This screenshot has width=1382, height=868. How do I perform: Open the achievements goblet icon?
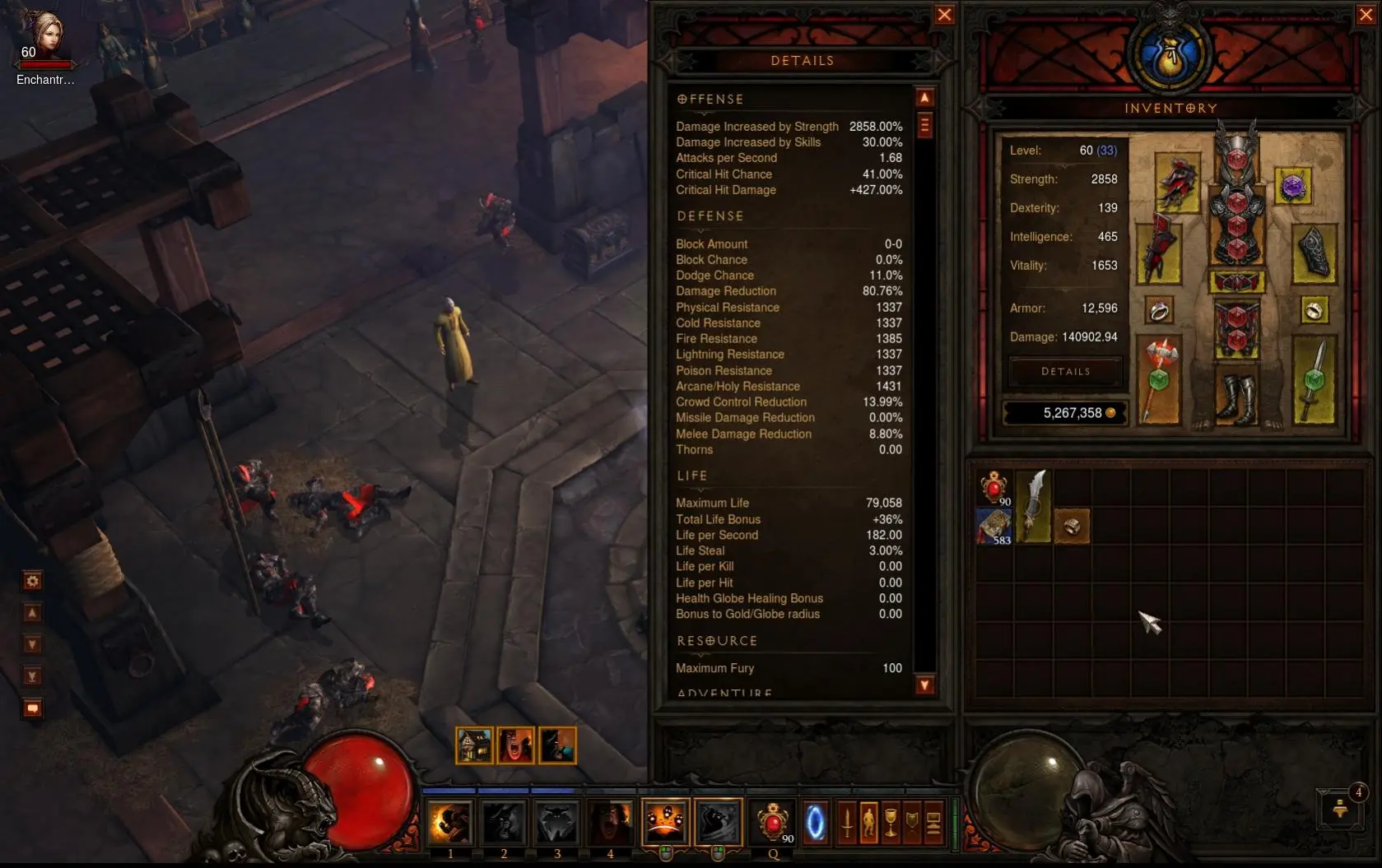click(891, 822)
